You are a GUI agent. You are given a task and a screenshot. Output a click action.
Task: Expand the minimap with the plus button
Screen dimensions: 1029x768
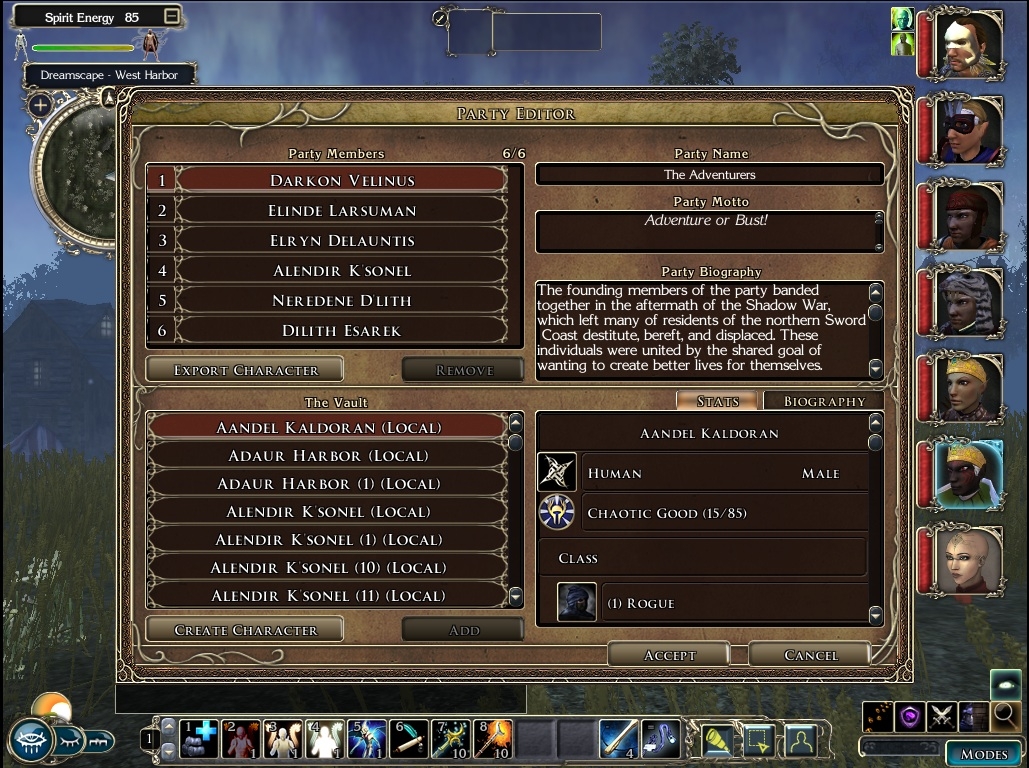(40, 105)
